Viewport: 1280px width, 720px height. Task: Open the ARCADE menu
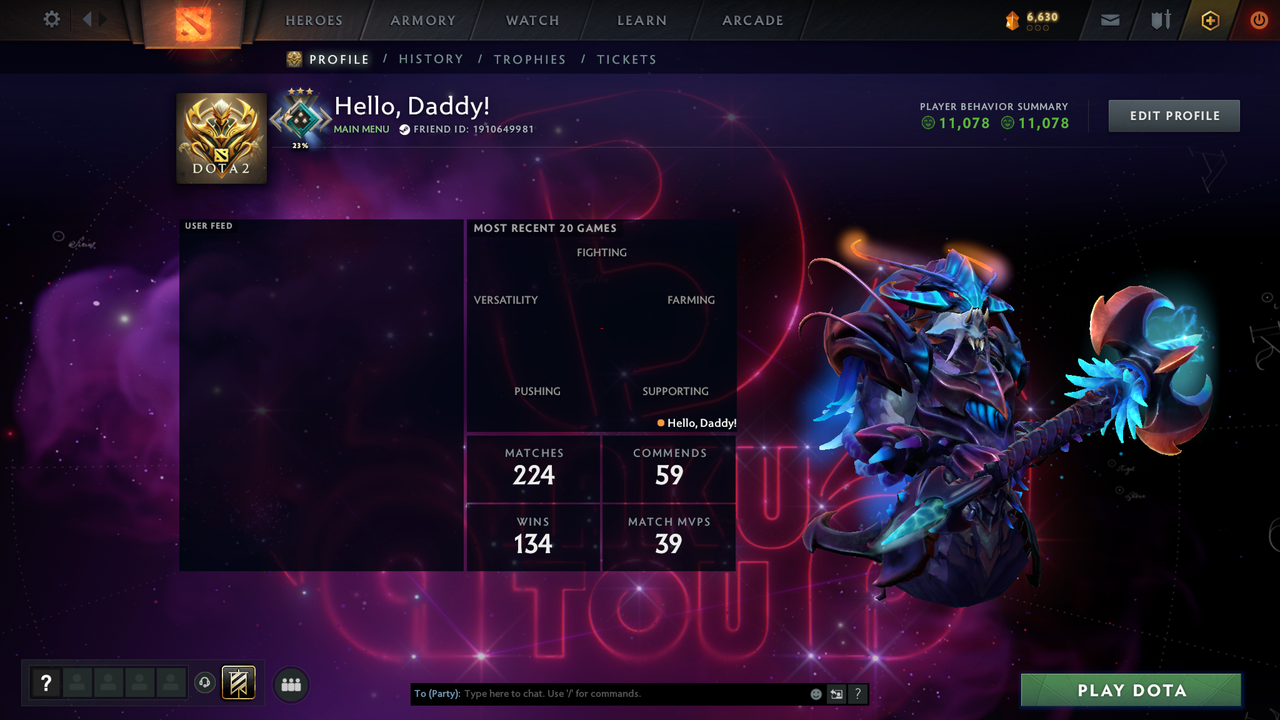751,20
